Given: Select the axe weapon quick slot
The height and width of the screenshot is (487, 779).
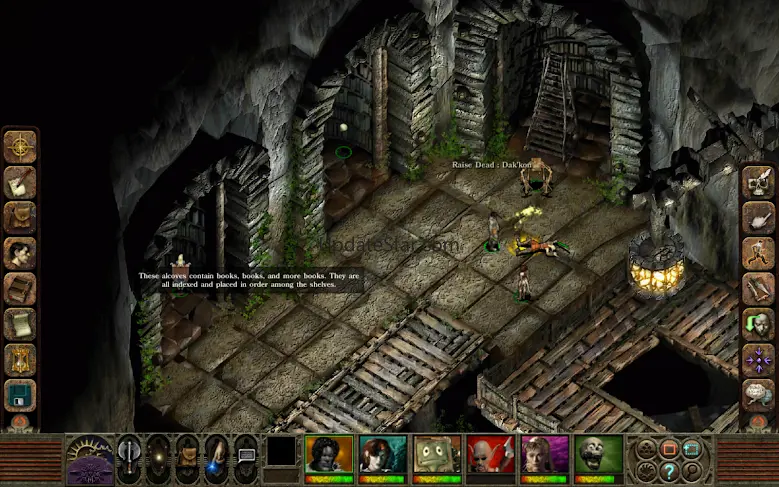Looking at the screenshot, I should click(129, 454).
